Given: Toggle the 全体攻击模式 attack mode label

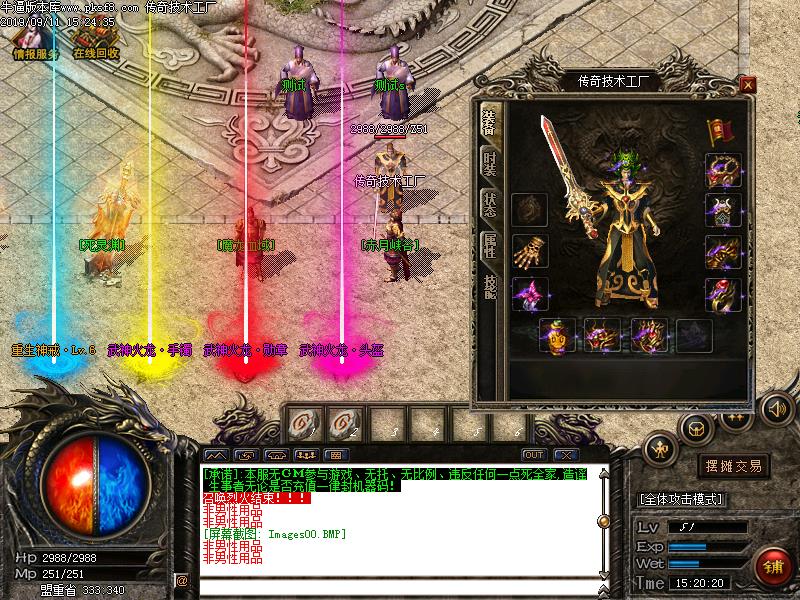Looking at the screenshot, I should tap(682, 499).
